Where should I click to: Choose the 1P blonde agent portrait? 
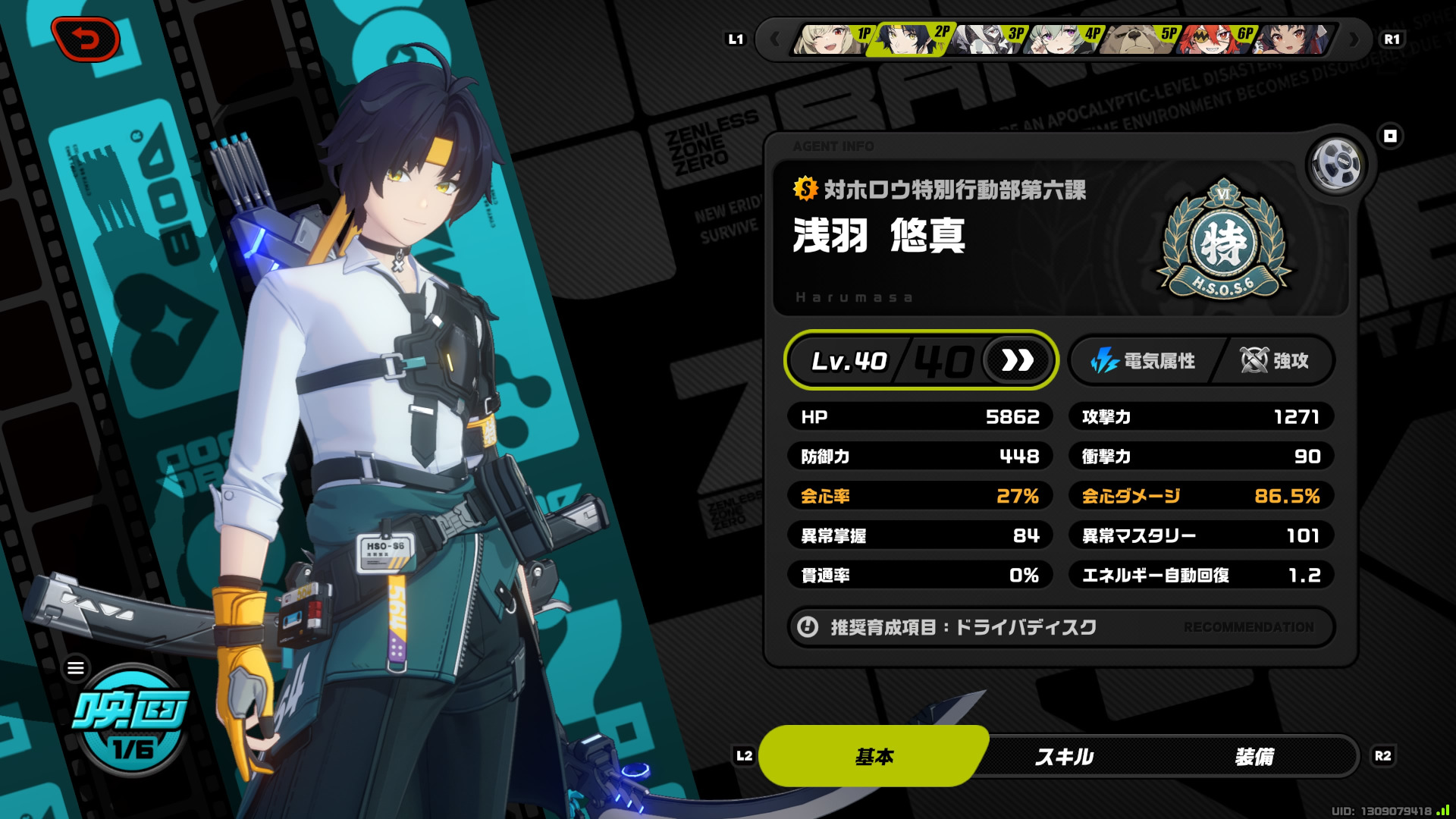point(831,39)
